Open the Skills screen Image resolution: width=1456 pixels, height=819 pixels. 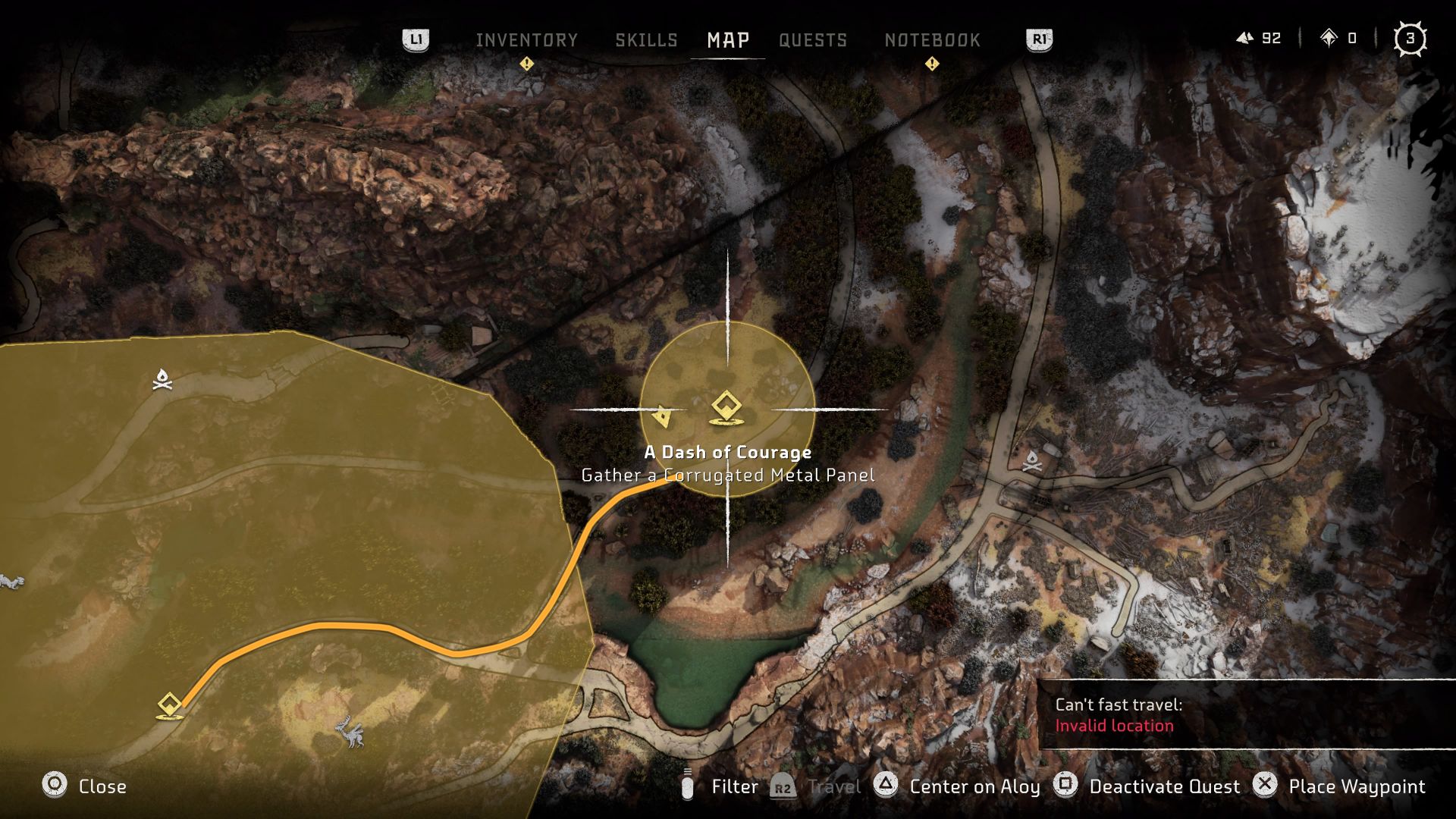(x=646, y=40)
